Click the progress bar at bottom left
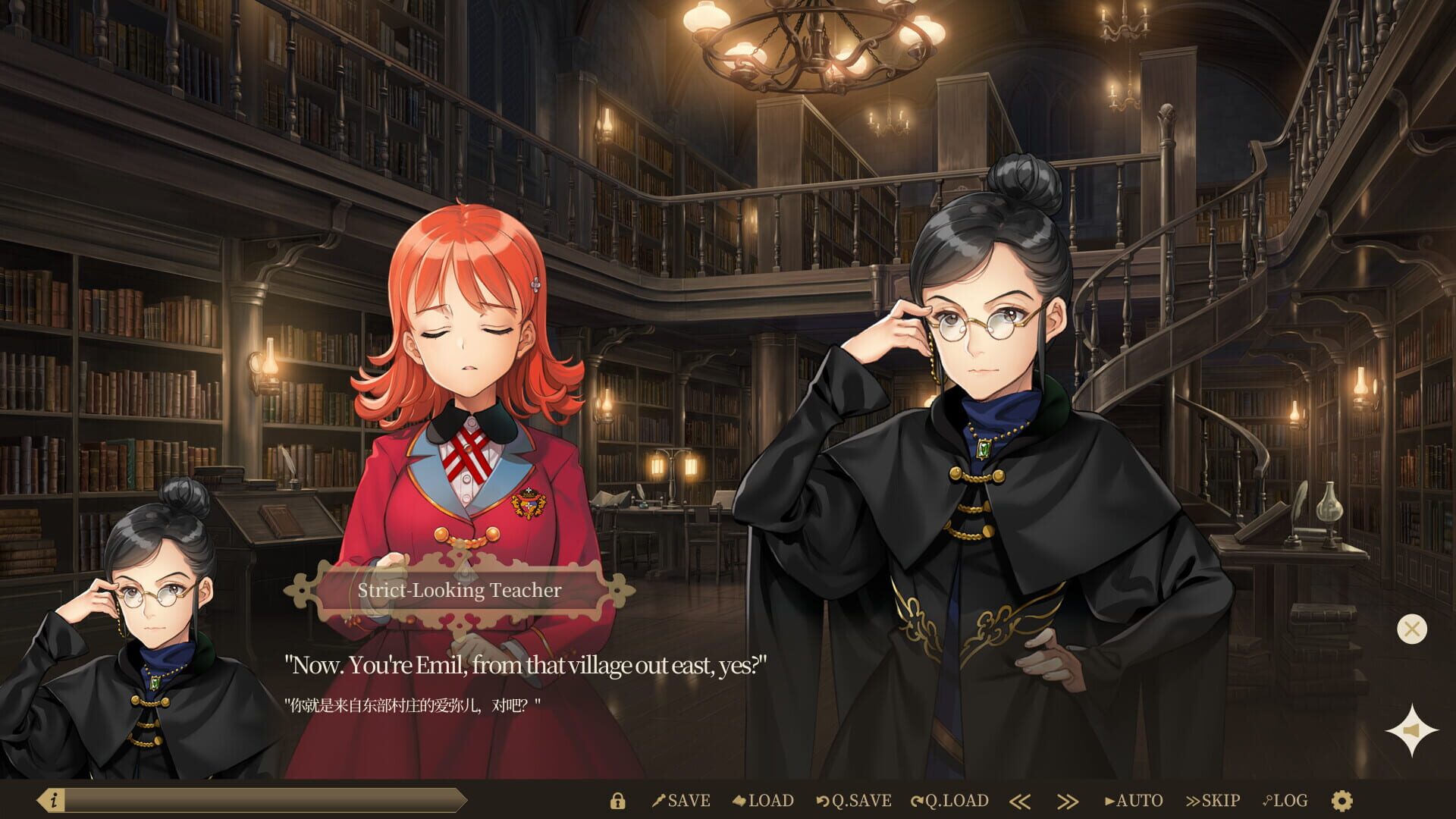Image resolution: width=1456 pixels, height=819 pixels. (x=265, y=800)
